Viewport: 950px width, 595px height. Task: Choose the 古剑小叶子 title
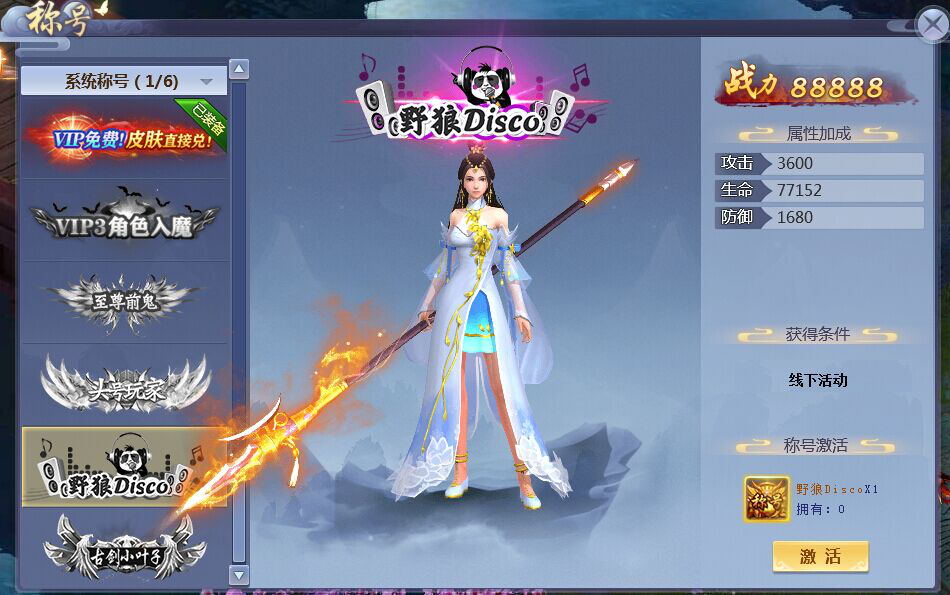pyautogui.click(x=124, y=549)
